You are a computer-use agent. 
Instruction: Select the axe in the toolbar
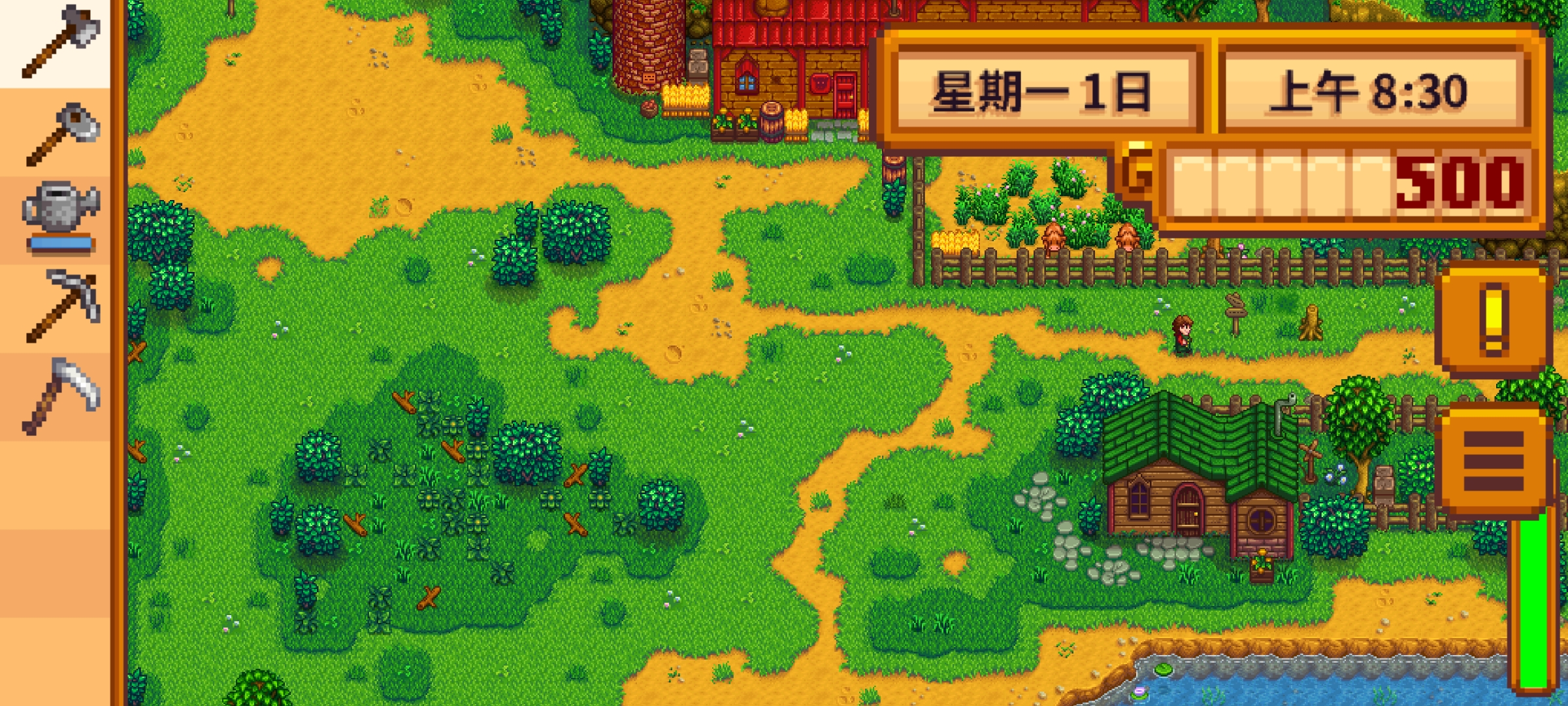coord(59,42)
